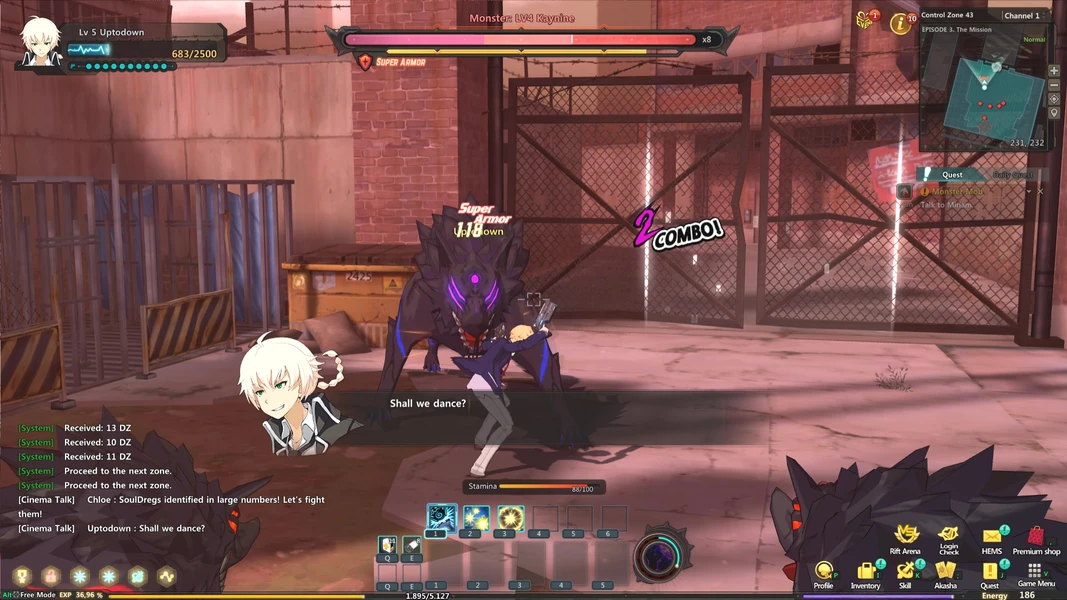The width and height of the screenshot is (1067, 600).
Task: Open the Event gift notification icon
Action: point(865,20)
